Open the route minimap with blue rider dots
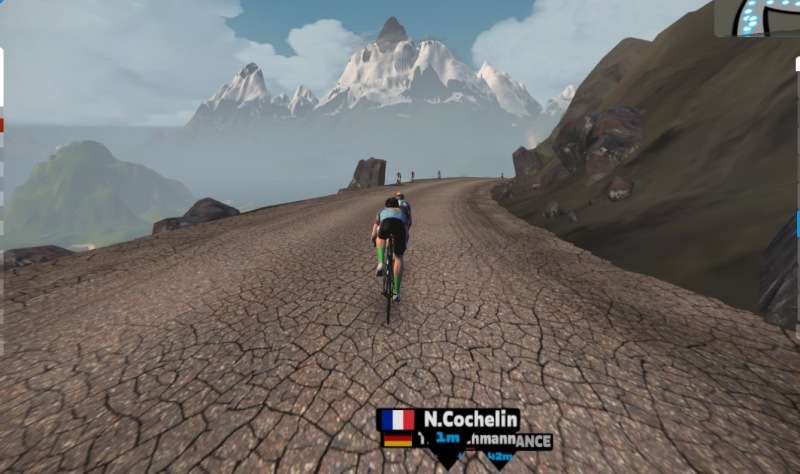Viewport: 800px width, 474px height. point(757,18)
